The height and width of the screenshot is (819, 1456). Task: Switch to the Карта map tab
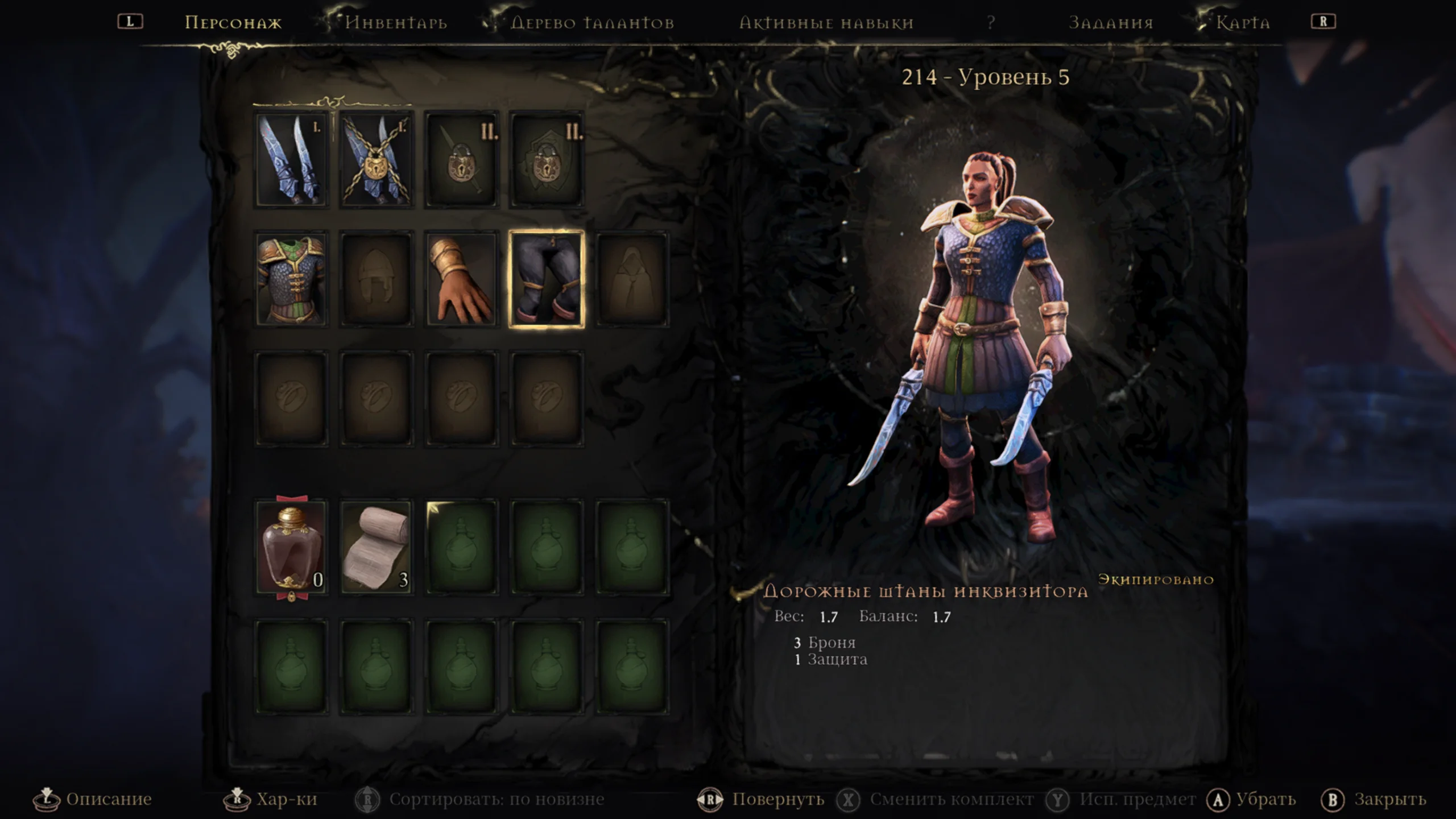[x=1243, y=23]
